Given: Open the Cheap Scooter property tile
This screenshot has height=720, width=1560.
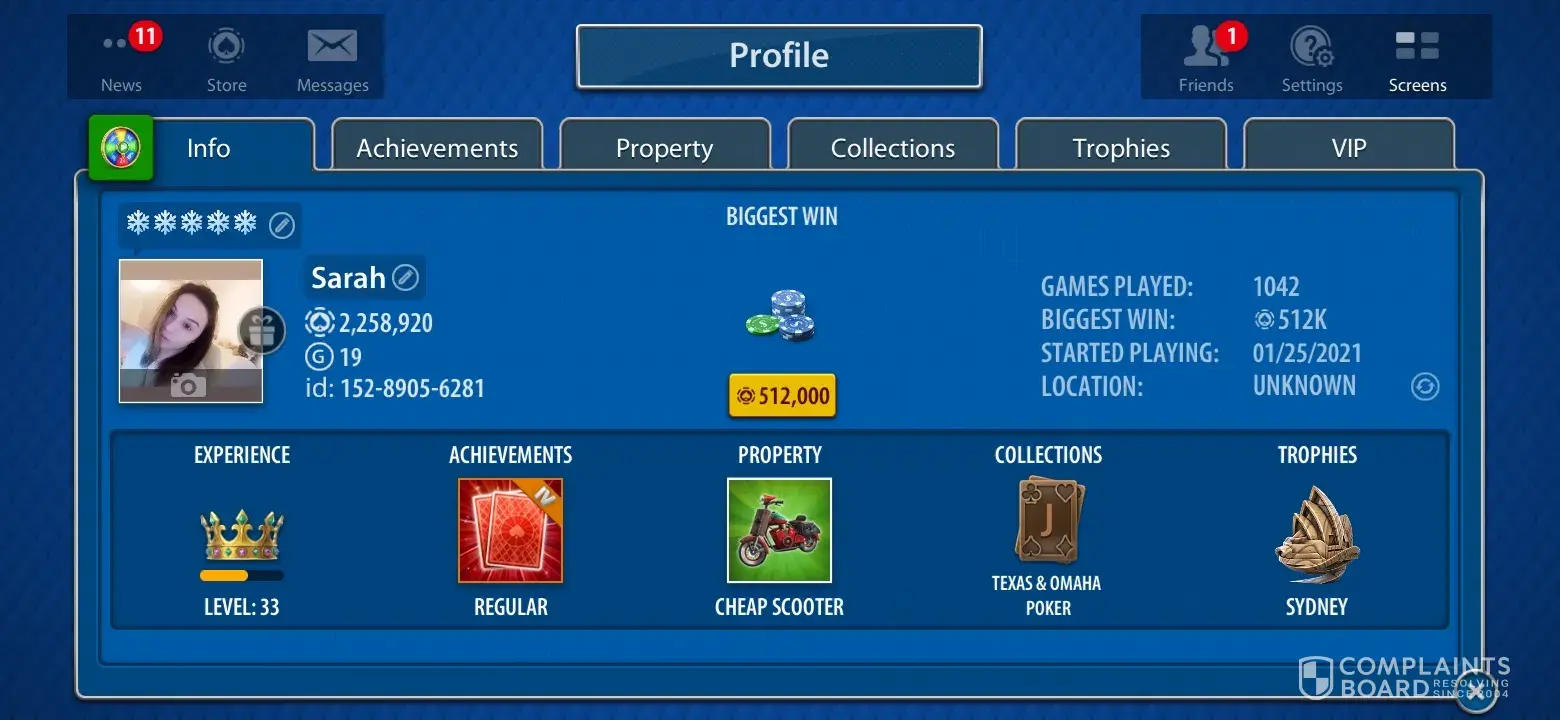Looking at the screenshot, I should coord(779,530).
